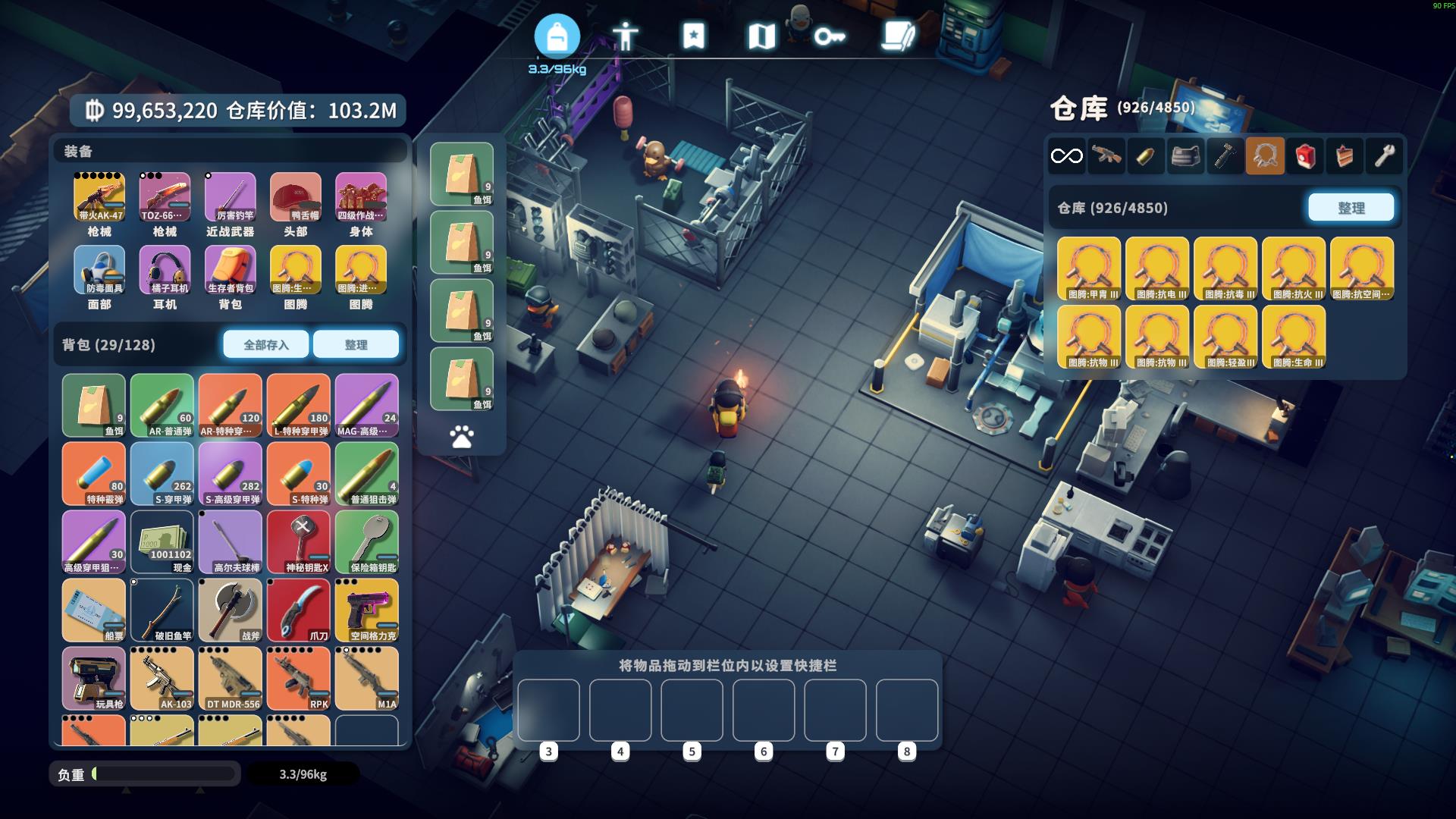Choose the 图腾:甲胄 III totem in warehouse
The height and width of the screenshot is (819, 1456).
[x=1088, y=268]
